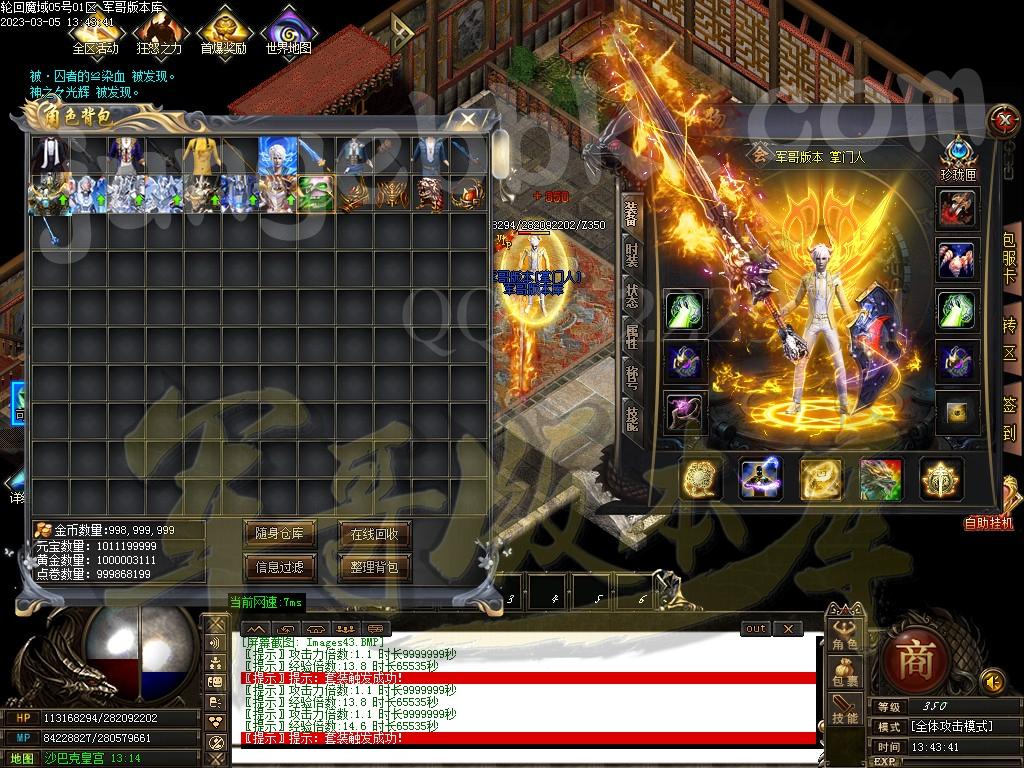Open the red 商 shop button
Viewport: 1024px width, 768px height.
[x=914, y=660]
